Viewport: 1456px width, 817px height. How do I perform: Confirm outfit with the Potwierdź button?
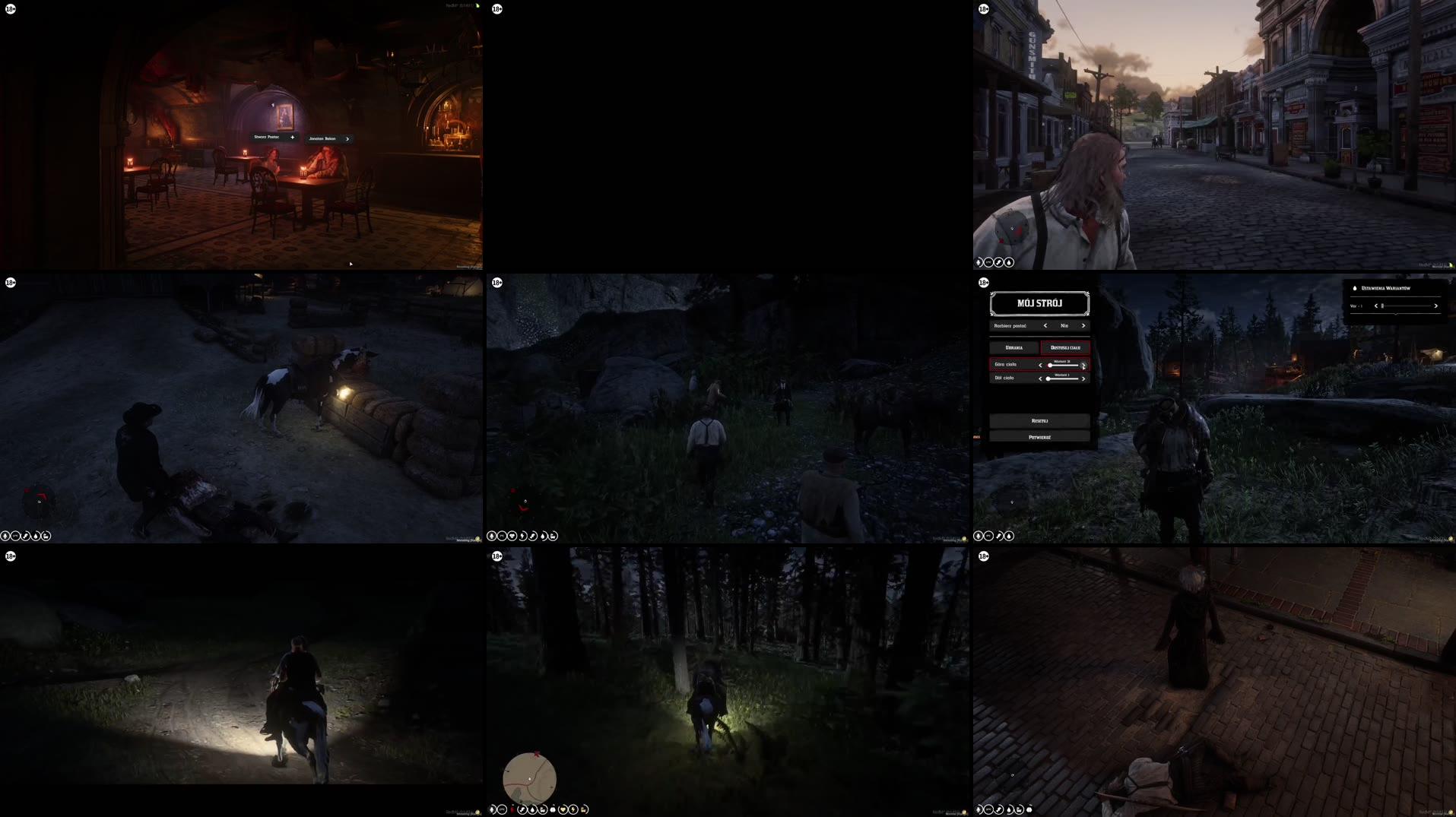1040,437
